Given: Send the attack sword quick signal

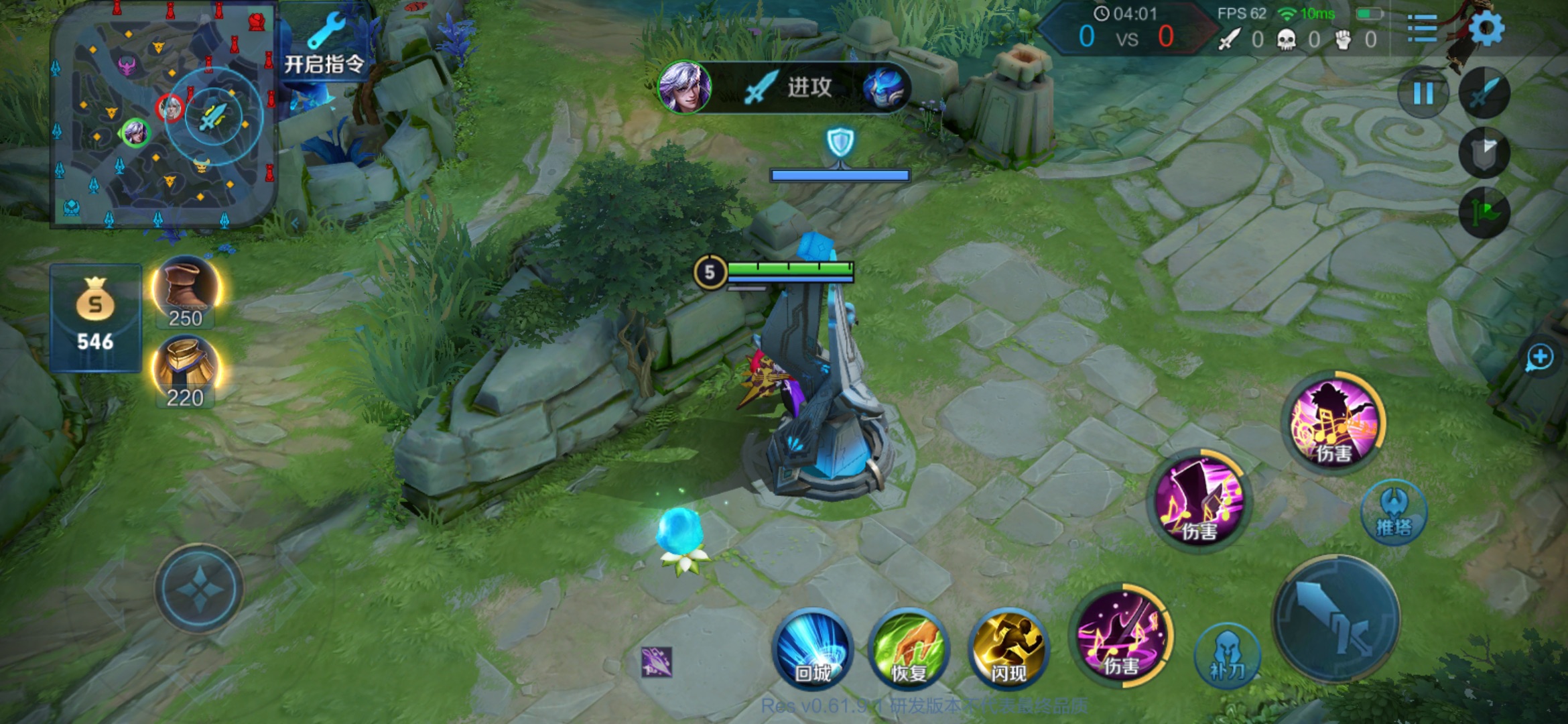Looking at the screenshot, I should tap(1484, 93).
